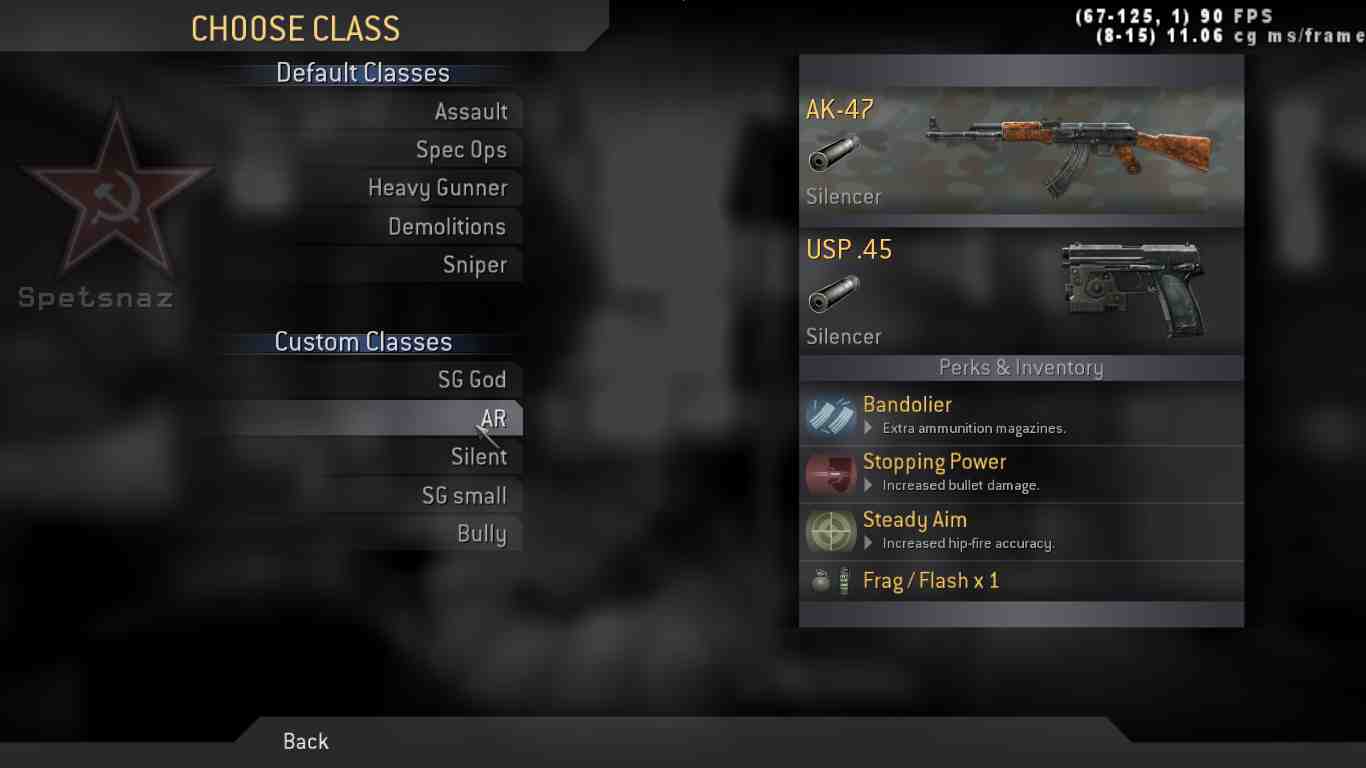Viewport: 1366px width, 768px height.
Task: Select the SG God custom class
Action: (472, 380)
